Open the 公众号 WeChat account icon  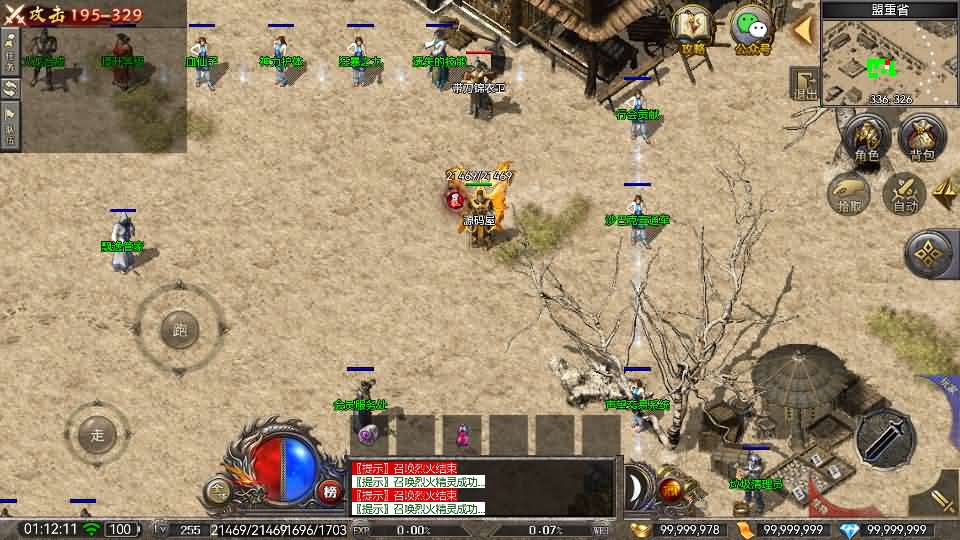point(751,28)
